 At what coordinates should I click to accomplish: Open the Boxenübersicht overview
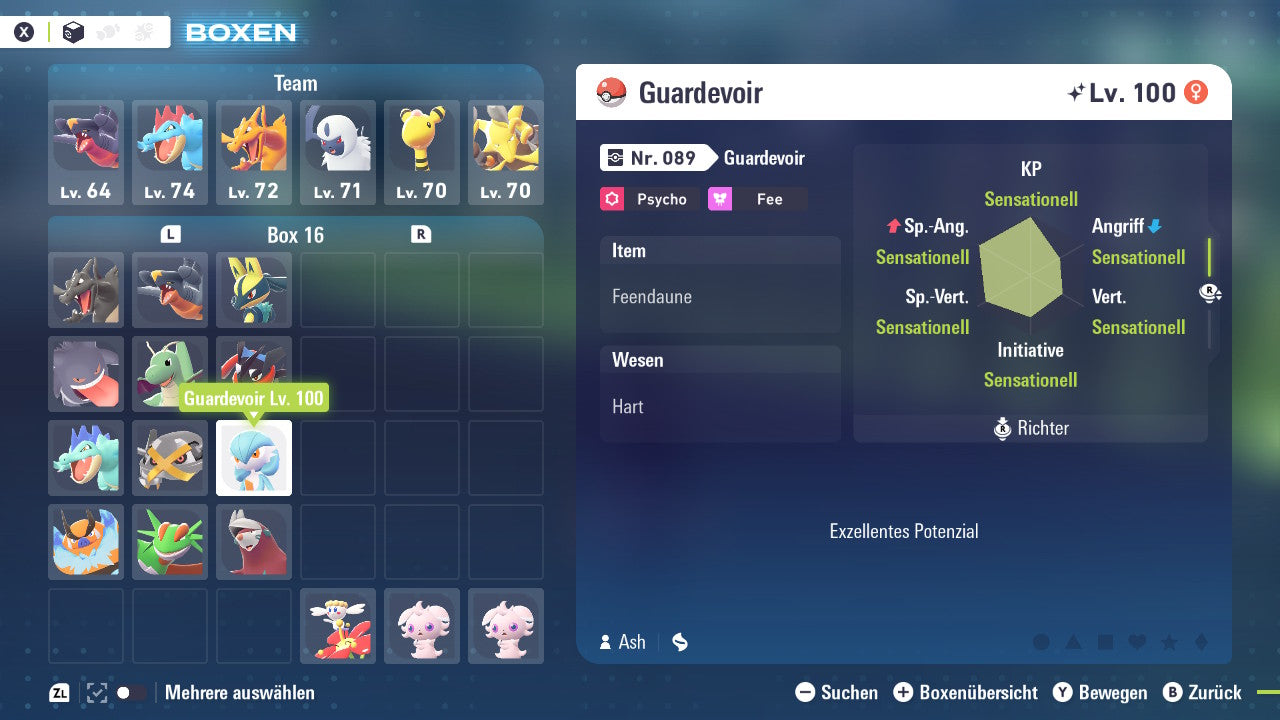coord(966,692)
